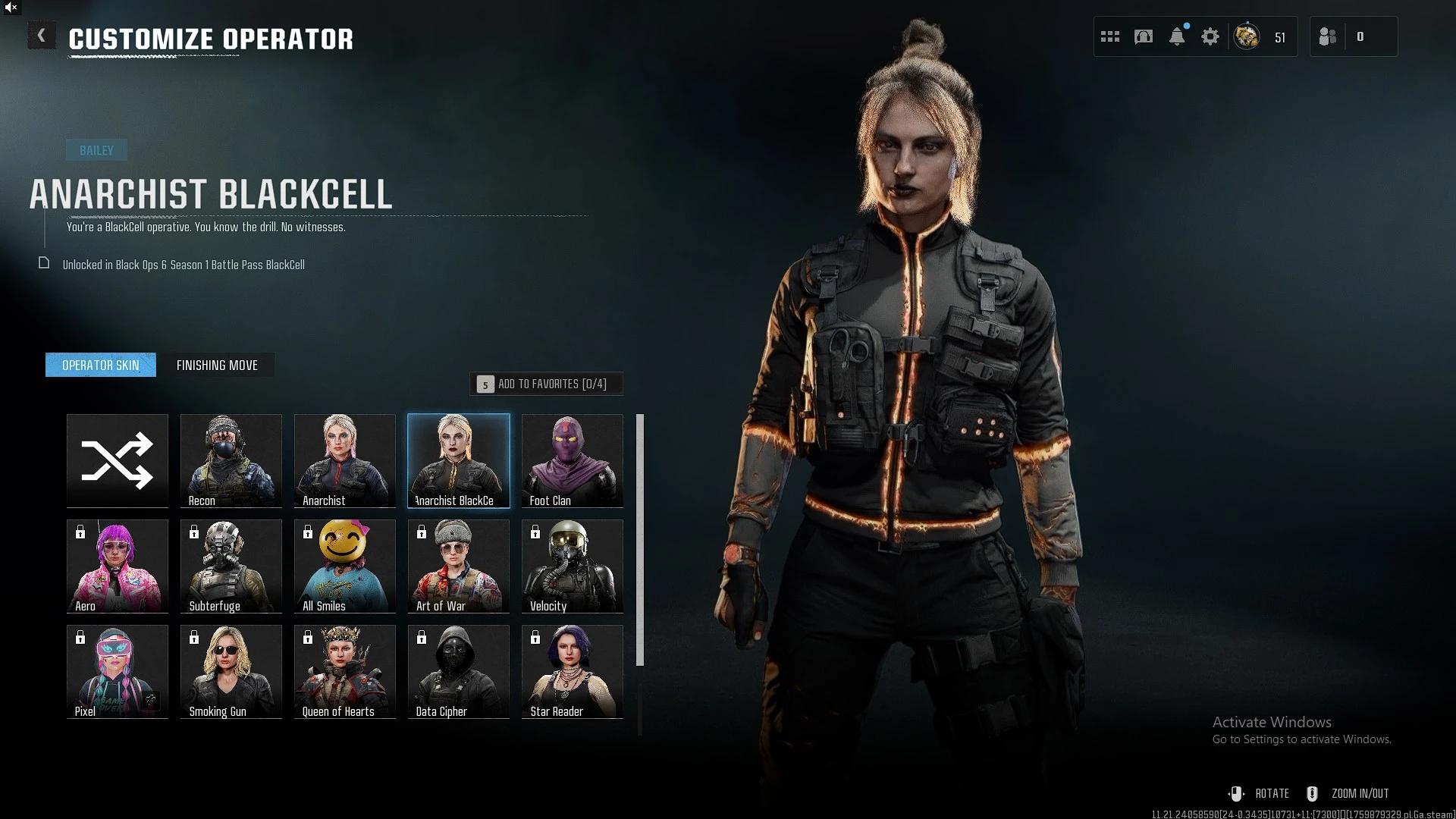Open the settings gear icon
The height and width of the screenshot is (819, 1456).
[1210, 36]
